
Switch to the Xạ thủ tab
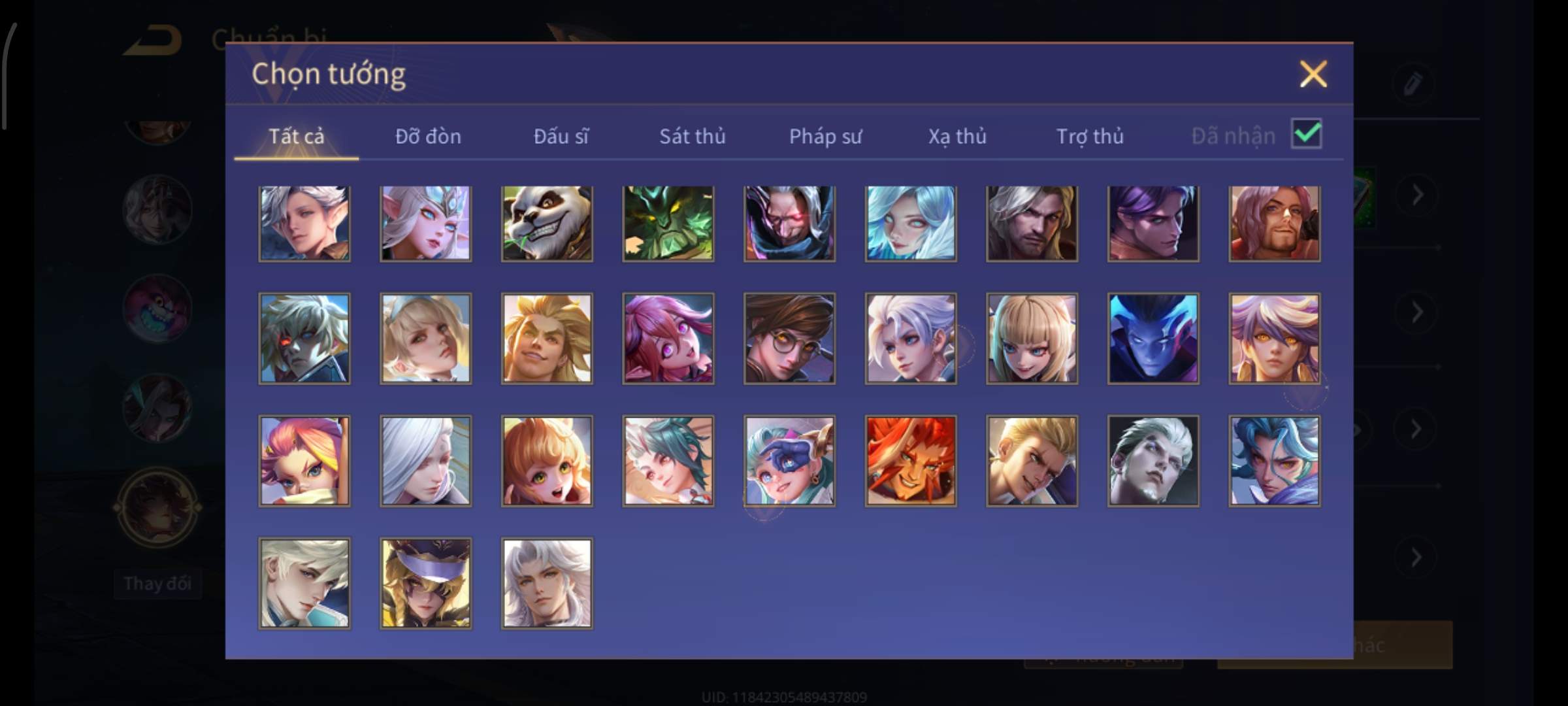point(957,136)
